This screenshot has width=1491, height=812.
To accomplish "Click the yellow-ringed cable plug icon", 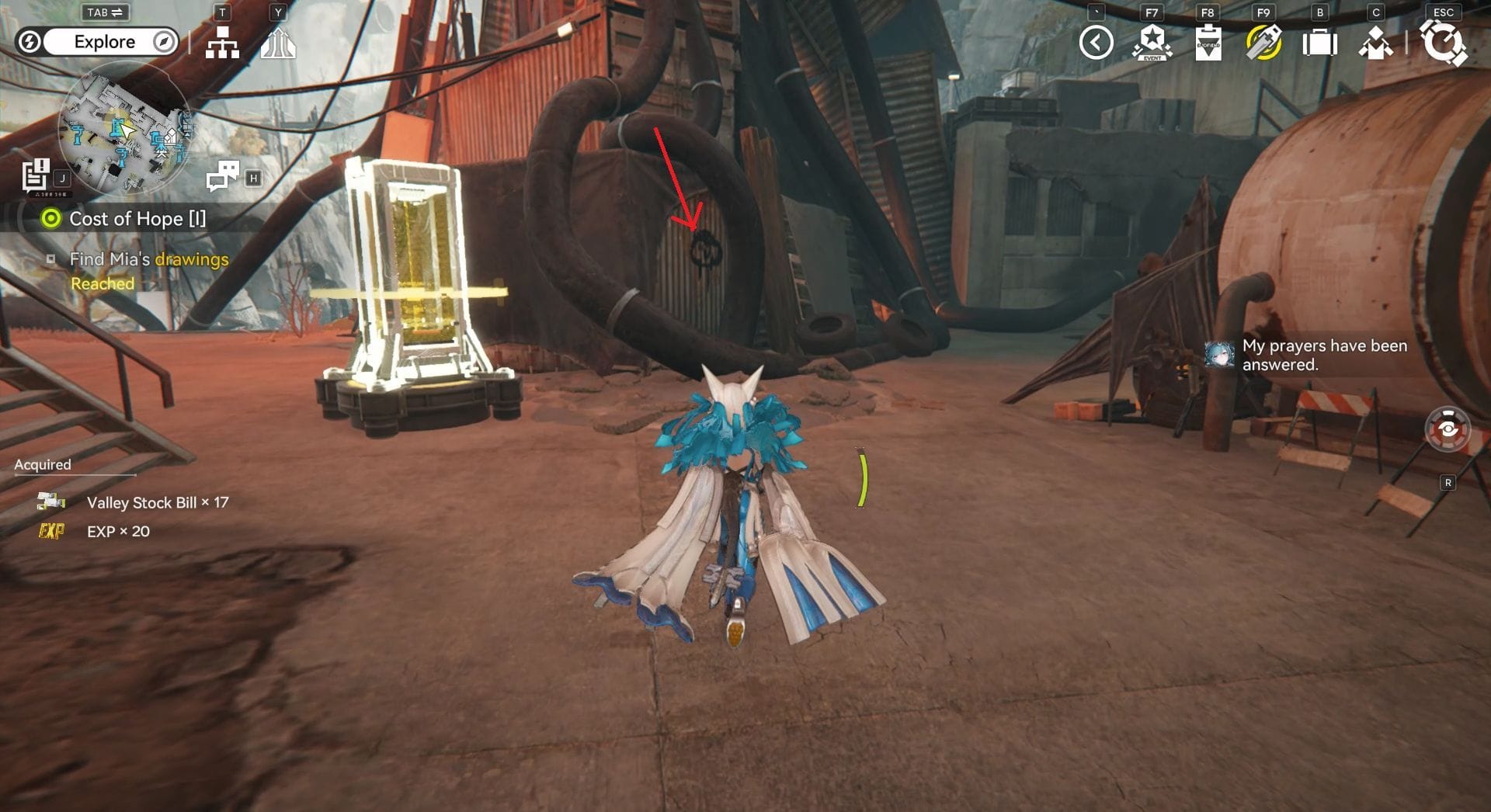I will [x=1263, y=43].
